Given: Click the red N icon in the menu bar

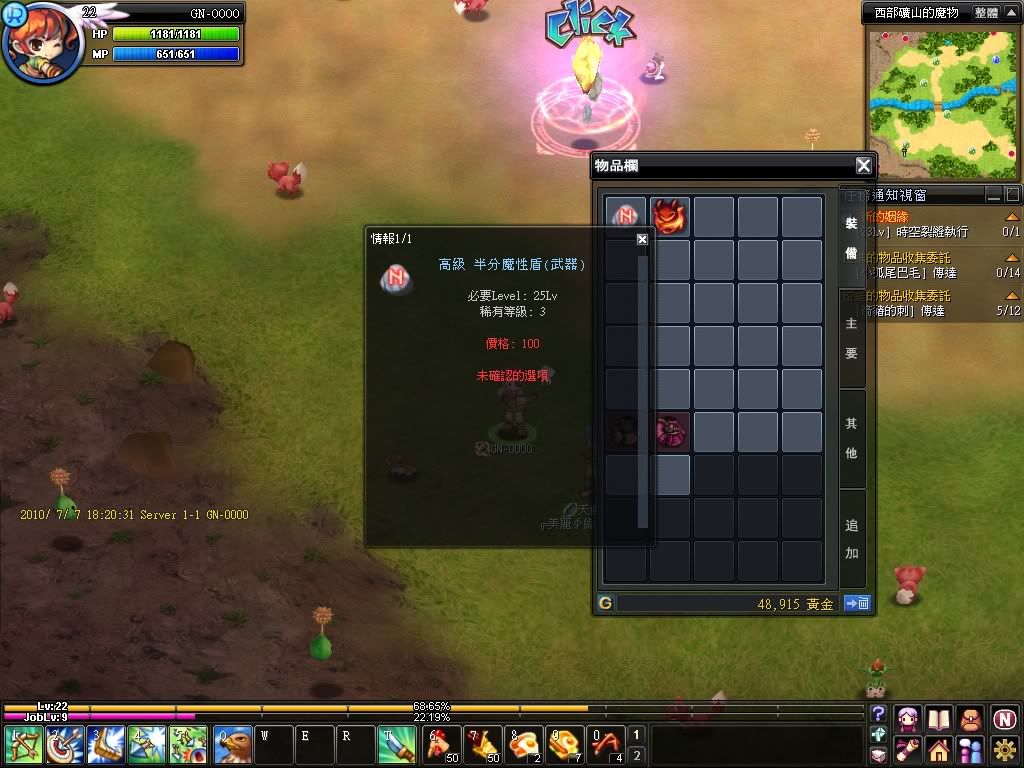Looking at the screenshot, I should pos(1005,718).
